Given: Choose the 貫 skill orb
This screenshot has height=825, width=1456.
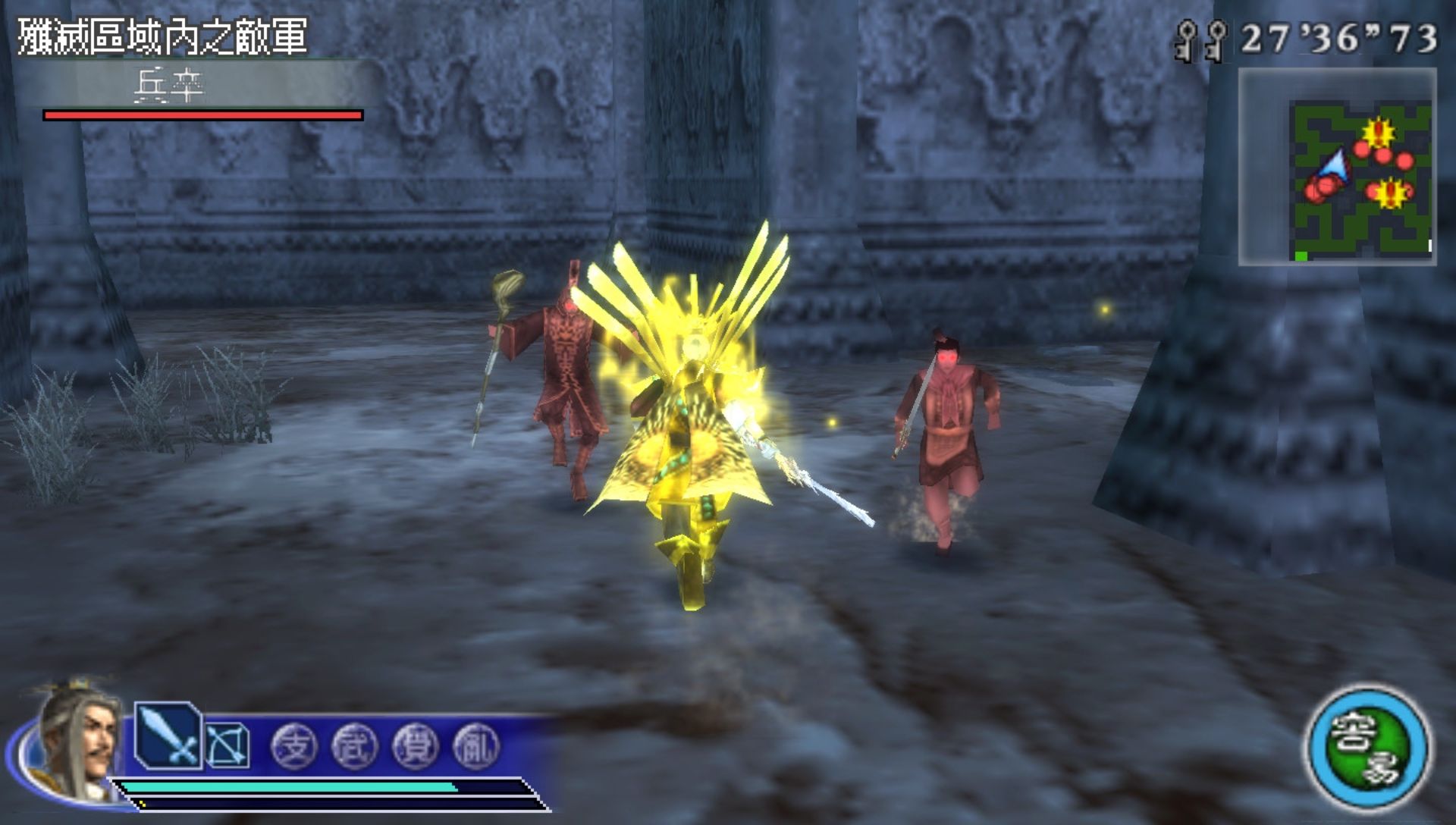Looking at the screenshot, I should [415, 746].
